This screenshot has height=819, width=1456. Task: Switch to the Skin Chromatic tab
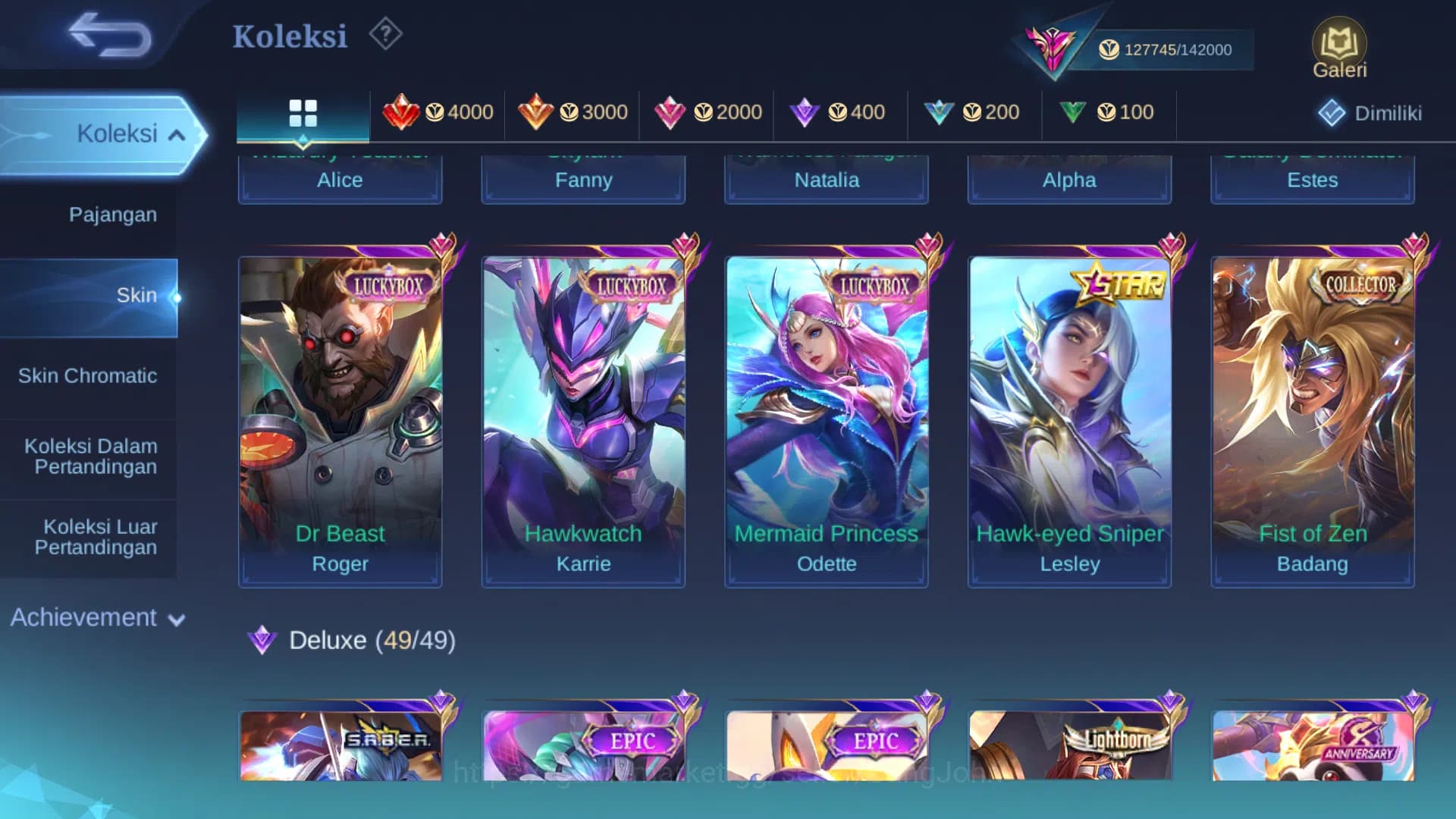89,375
